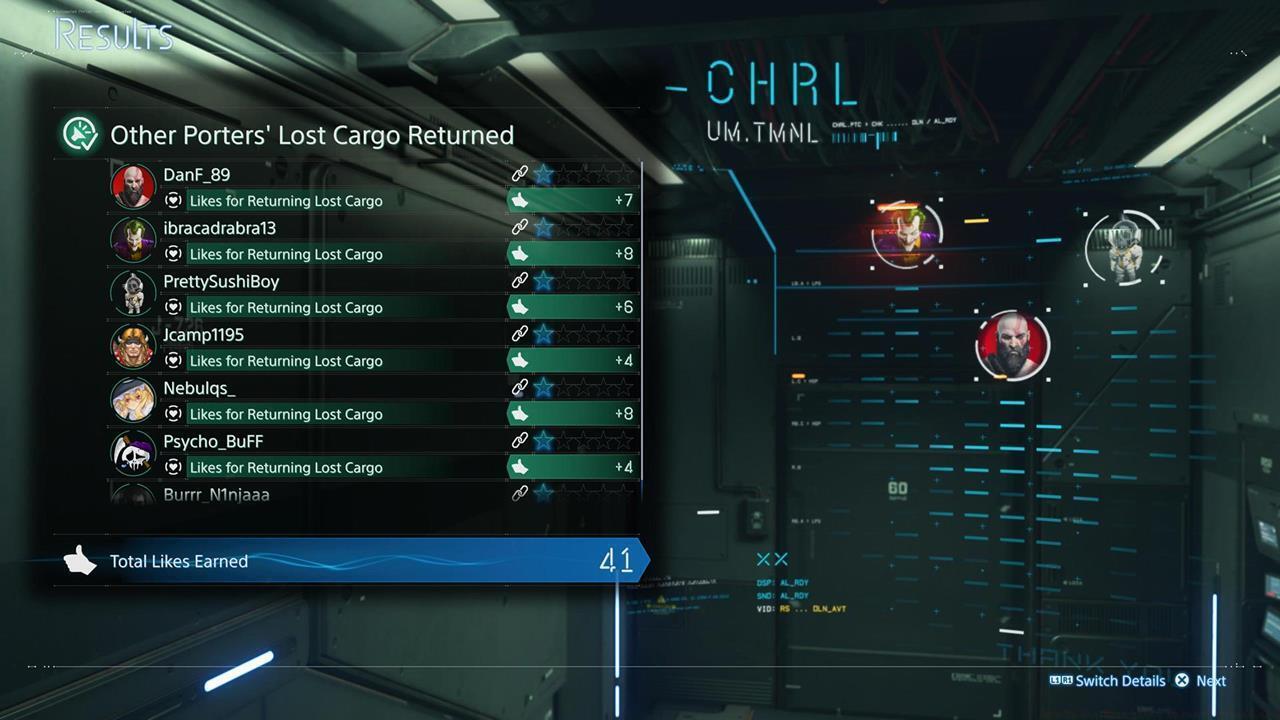Select the Switch Details option
This screenshot has width=1280, height=720.
click(1120, 681)
